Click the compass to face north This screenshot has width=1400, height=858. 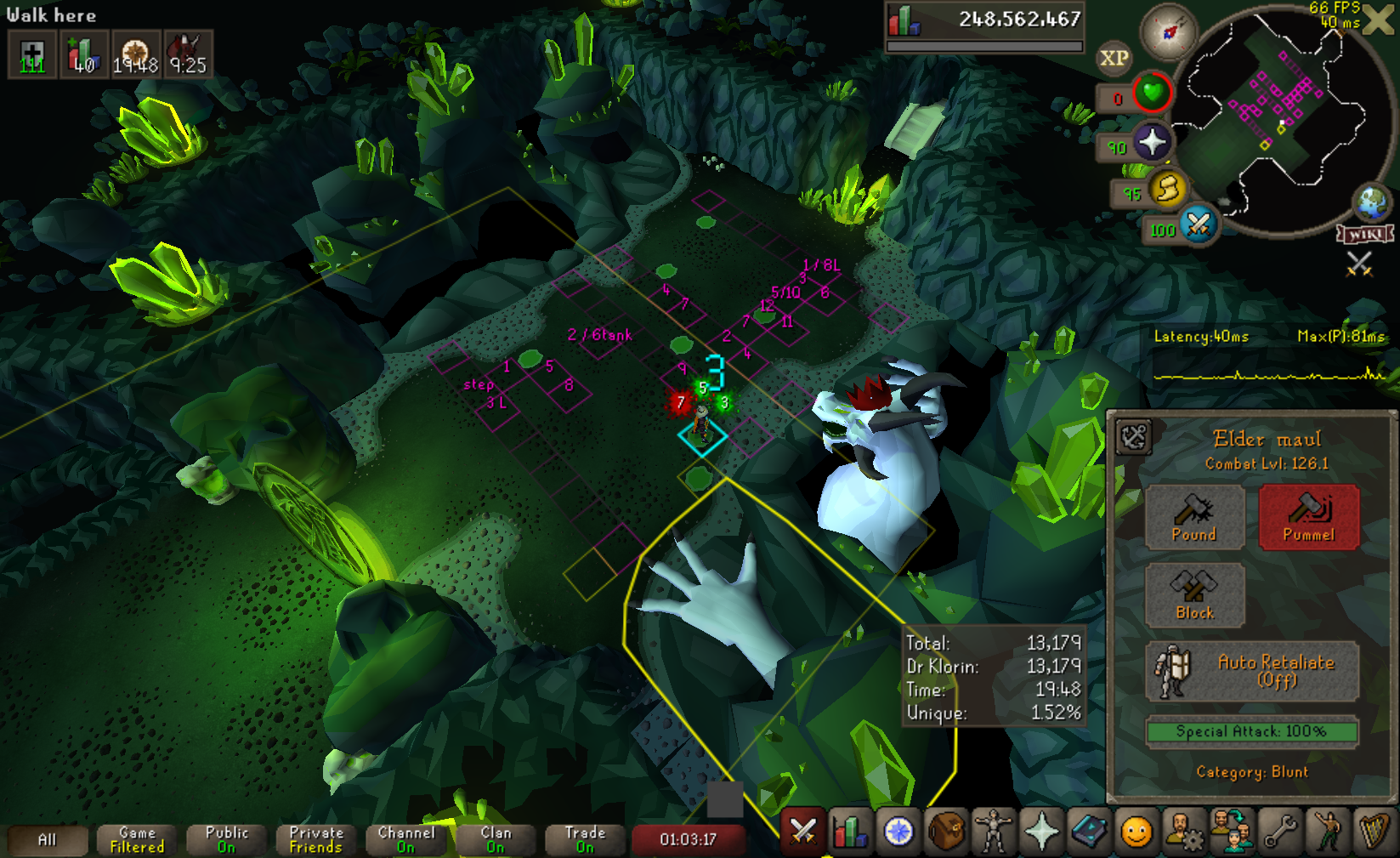(1170, 32)
